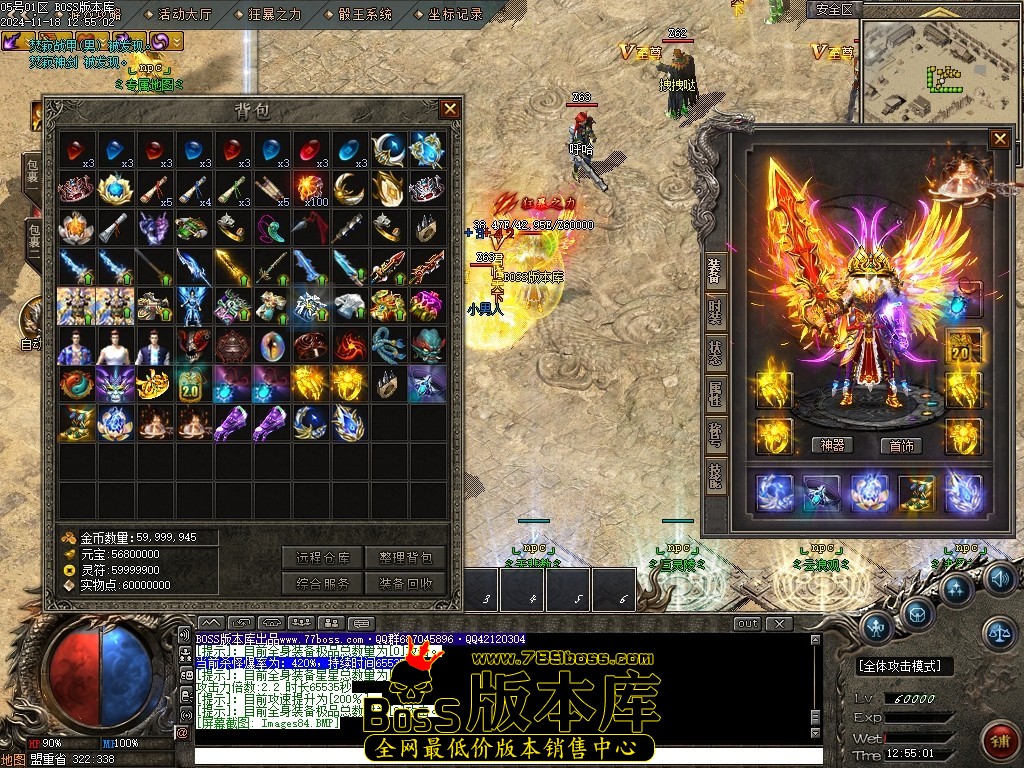Open the 神器 artifact view

[831, 445]
